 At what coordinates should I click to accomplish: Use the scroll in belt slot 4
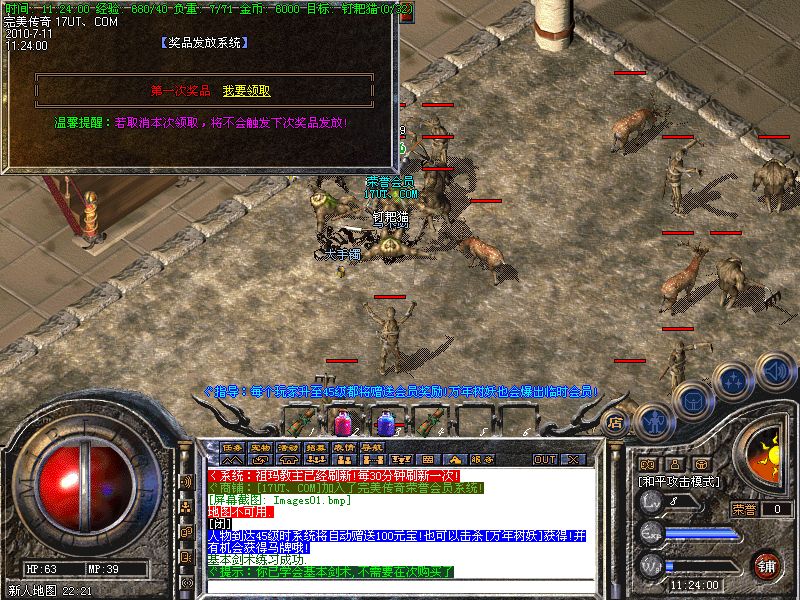[429, 421]
